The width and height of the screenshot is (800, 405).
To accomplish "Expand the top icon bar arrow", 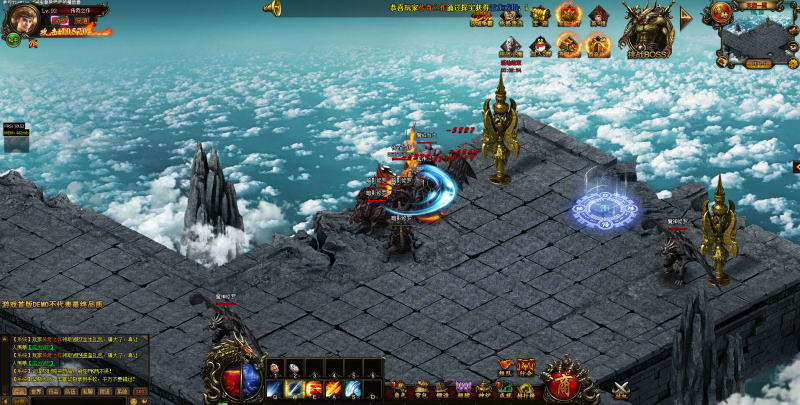I will click(686, 16).
